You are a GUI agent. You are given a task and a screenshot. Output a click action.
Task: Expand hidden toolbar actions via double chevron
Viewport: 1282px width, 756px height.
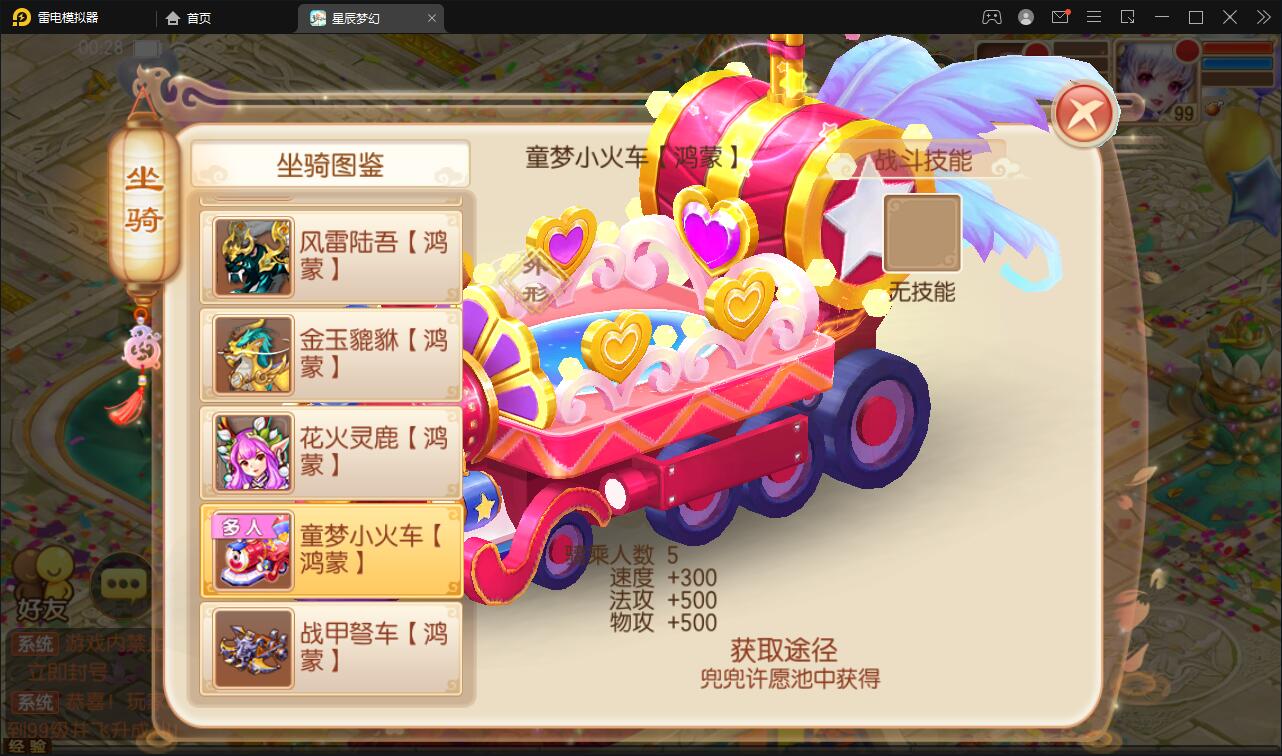click(1264, 17)
